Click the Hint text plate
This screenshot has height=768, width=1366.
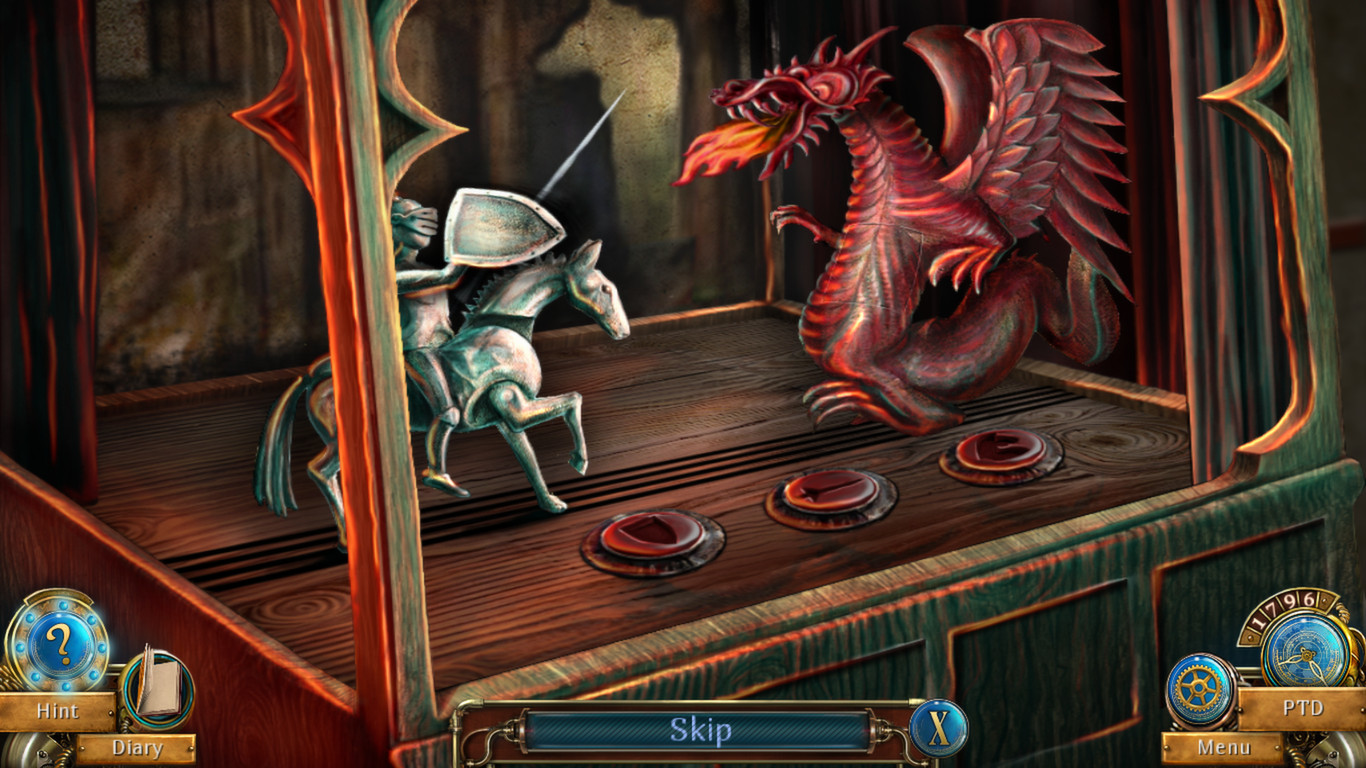[x=58, y=712]
